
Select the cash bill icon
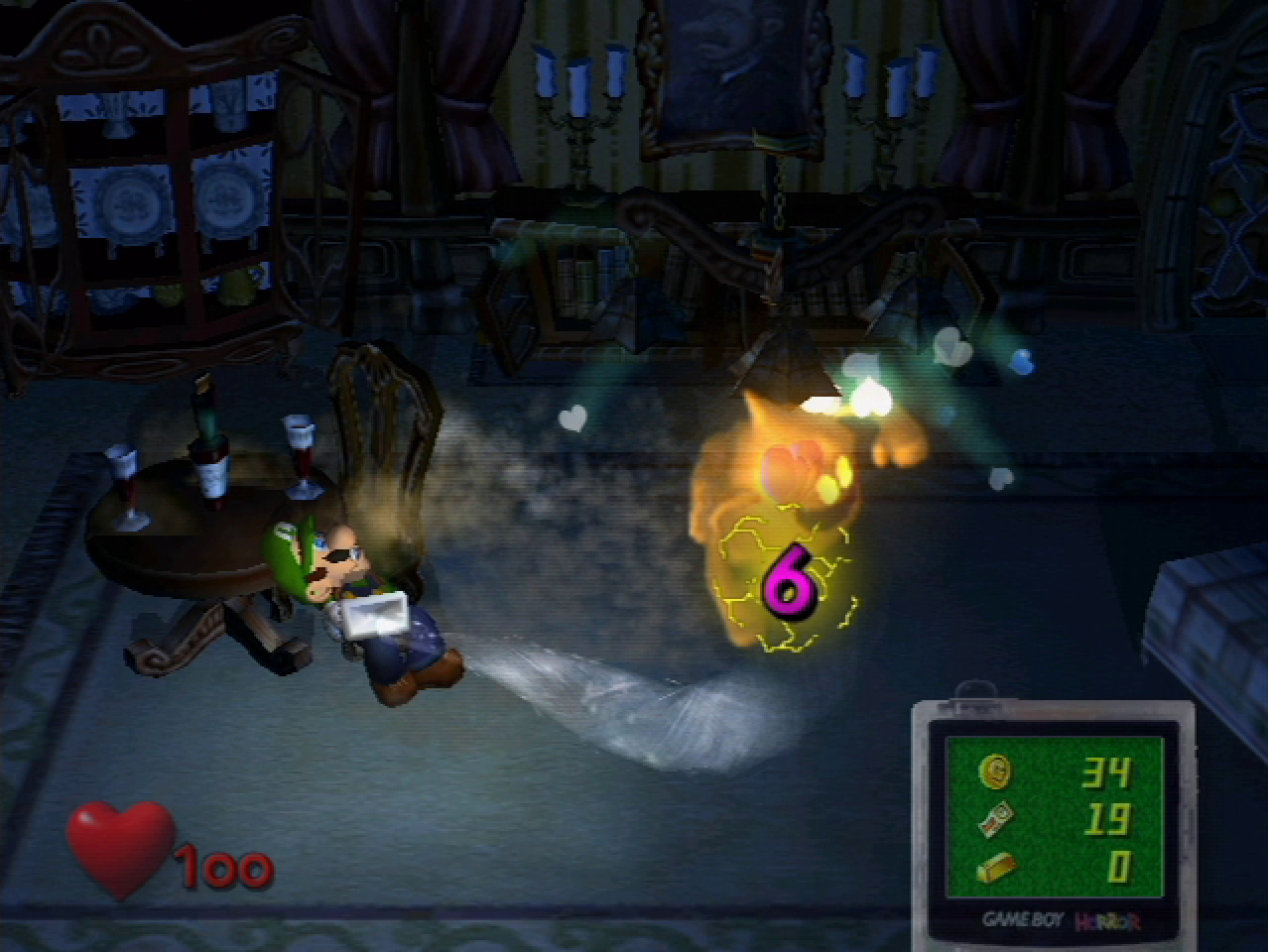coord(995,819)
